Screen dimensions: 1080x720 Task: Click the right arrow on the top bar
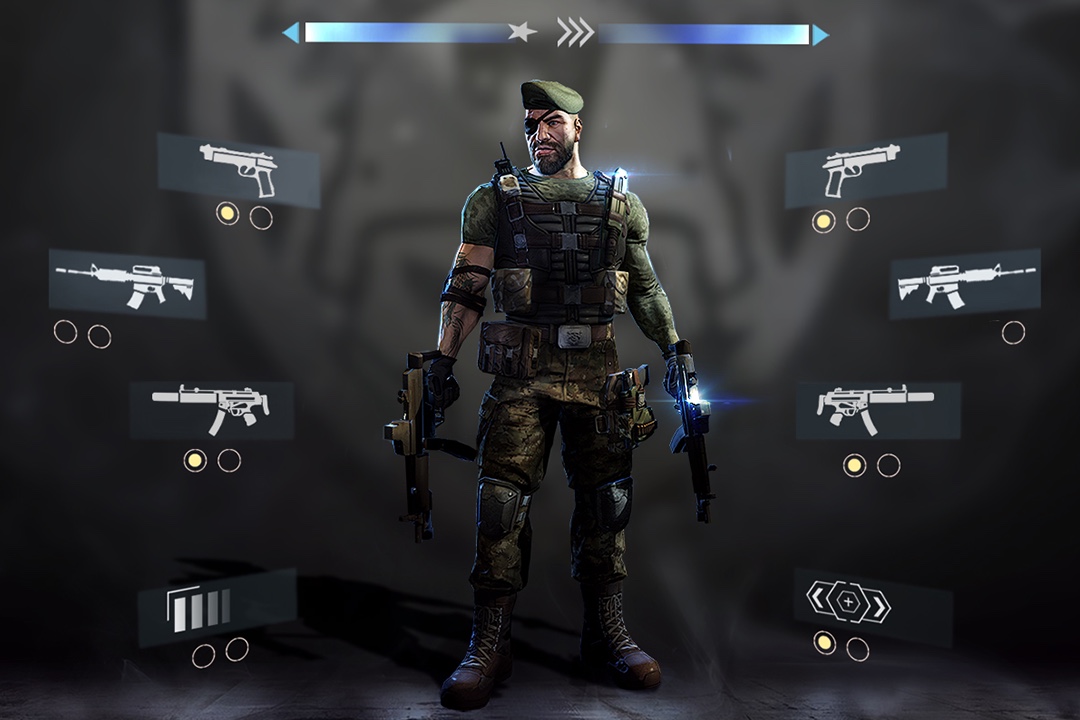(x=820, y=35)
